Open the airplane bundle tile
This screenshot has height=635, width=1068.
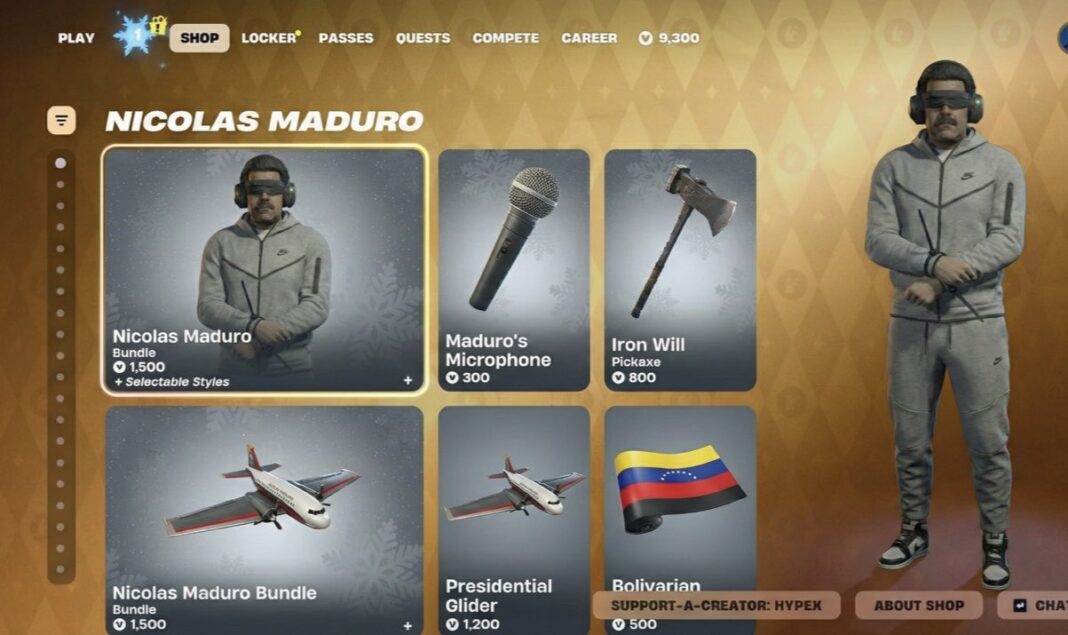pyautogui.click(x=264, y=518)
